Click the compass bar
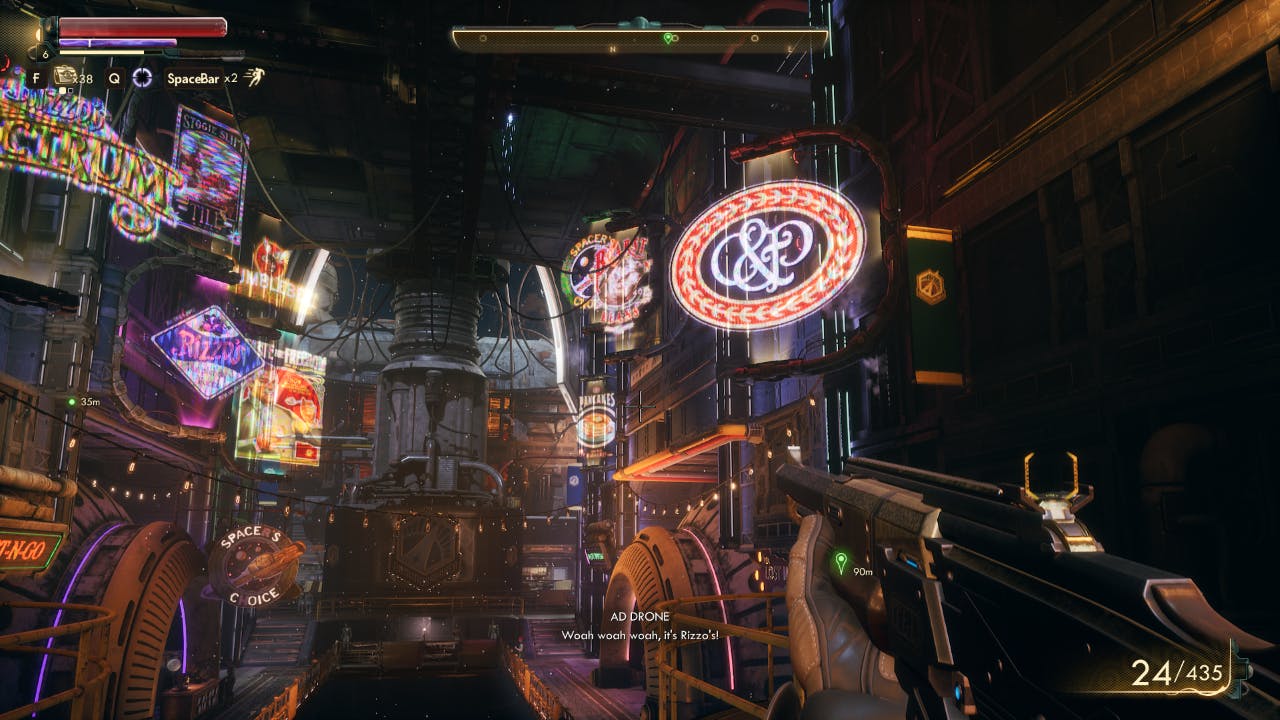1280x720 pixels. coord(640,39)
